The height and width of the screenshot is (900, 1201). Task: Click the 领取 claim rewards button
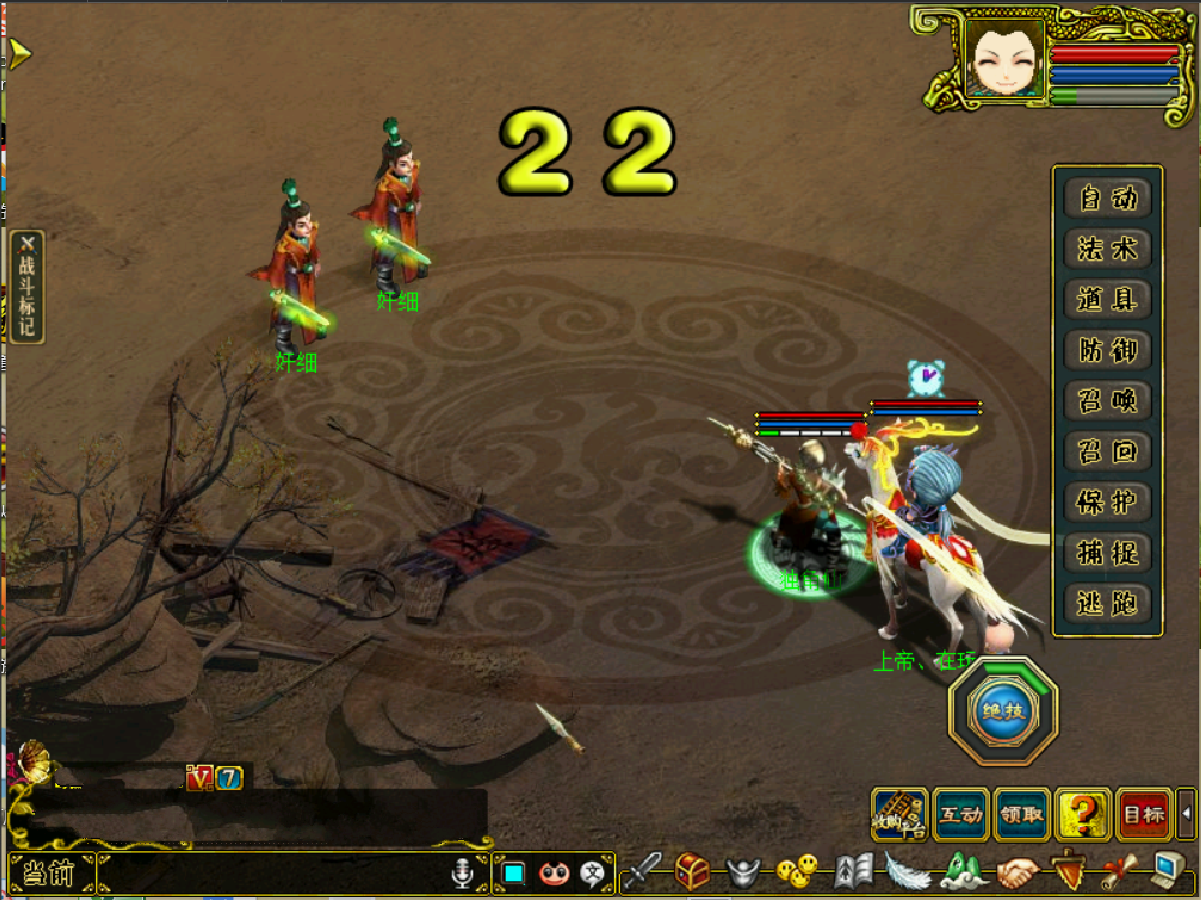click(x=1021, y=815)
